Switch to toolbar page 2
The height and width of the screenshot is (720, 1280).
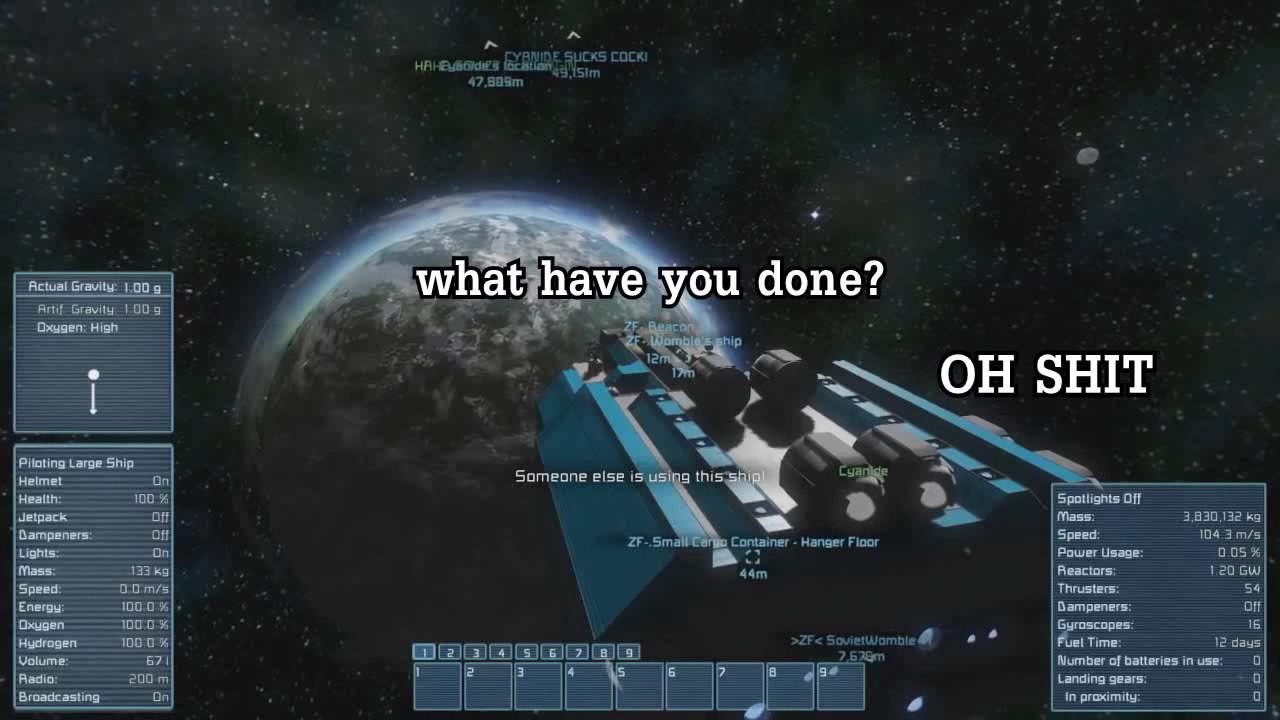449,651
